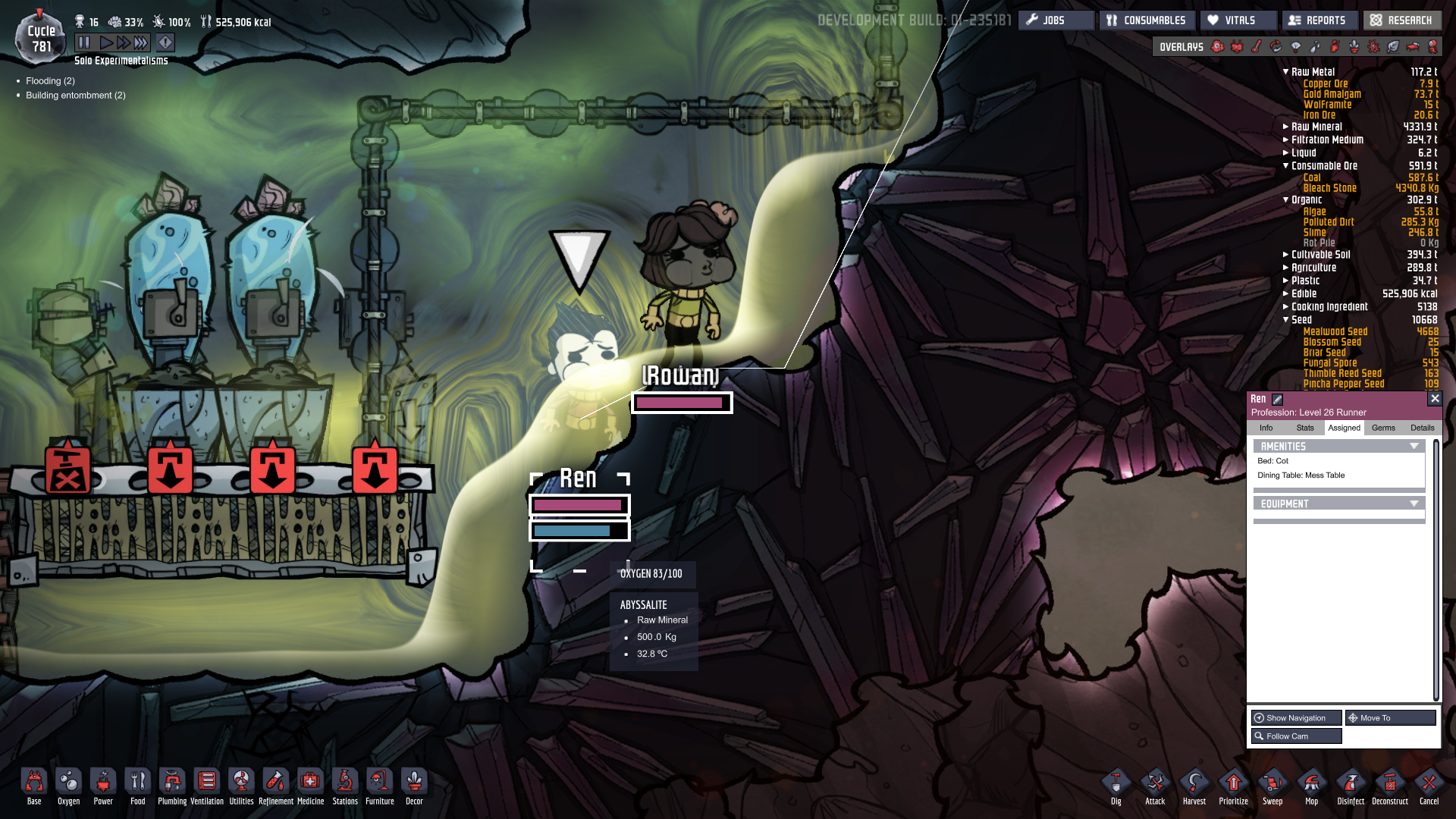Pause the game simulation
This screenshot has height=819, width=1456.
[x=84, y=42]
